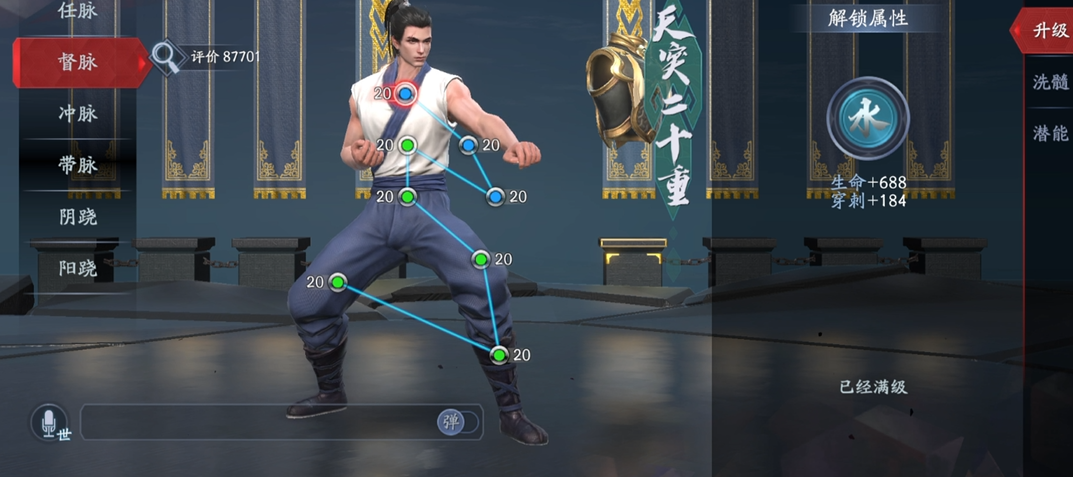The width and height of the screenshot is (1073, 477).
Task: Click the 永 unlock attribute icon
Action: coord(867,118)
